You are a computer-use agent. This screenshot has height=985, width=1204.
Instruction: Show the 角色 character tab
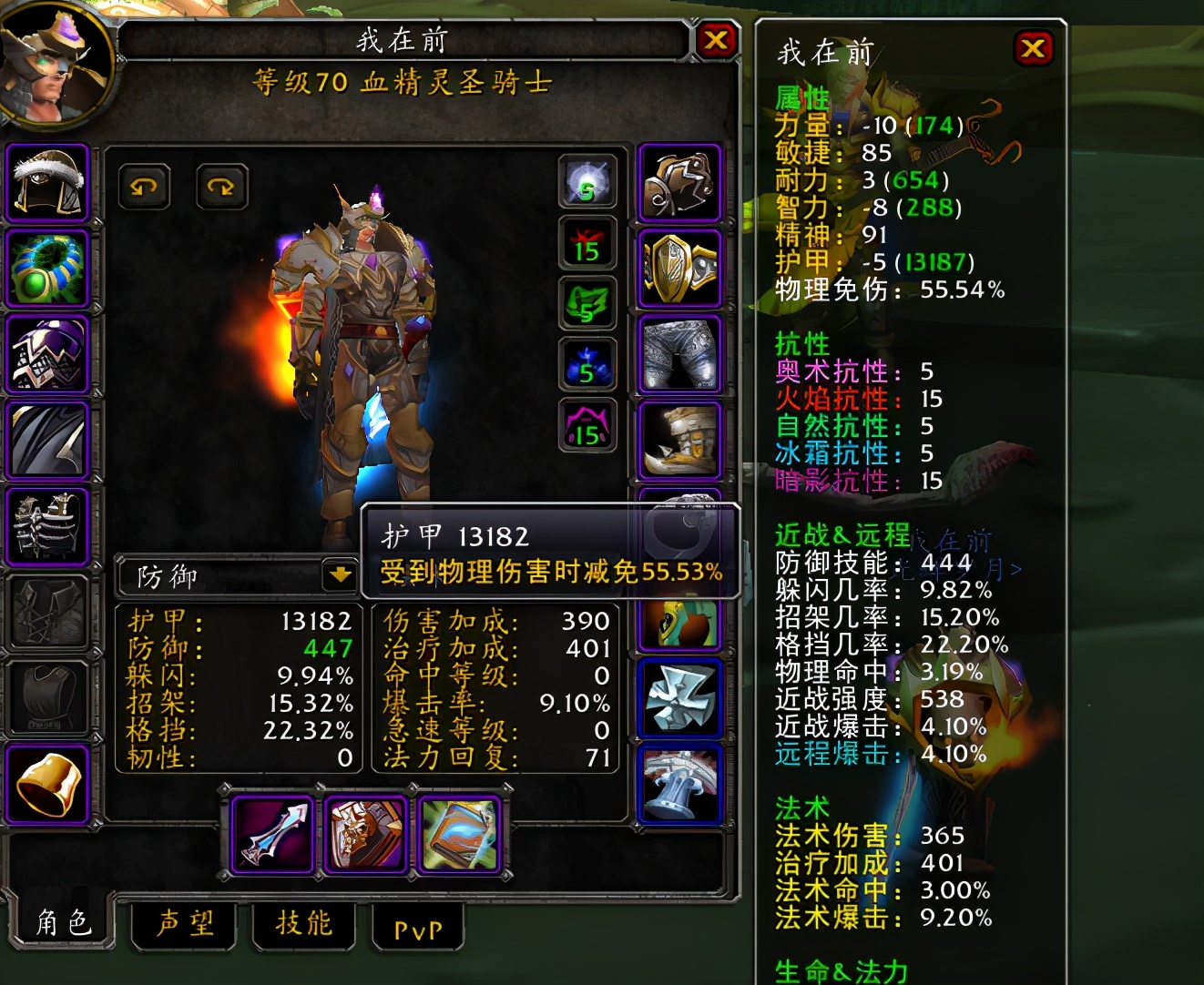(x=63, y=923)
